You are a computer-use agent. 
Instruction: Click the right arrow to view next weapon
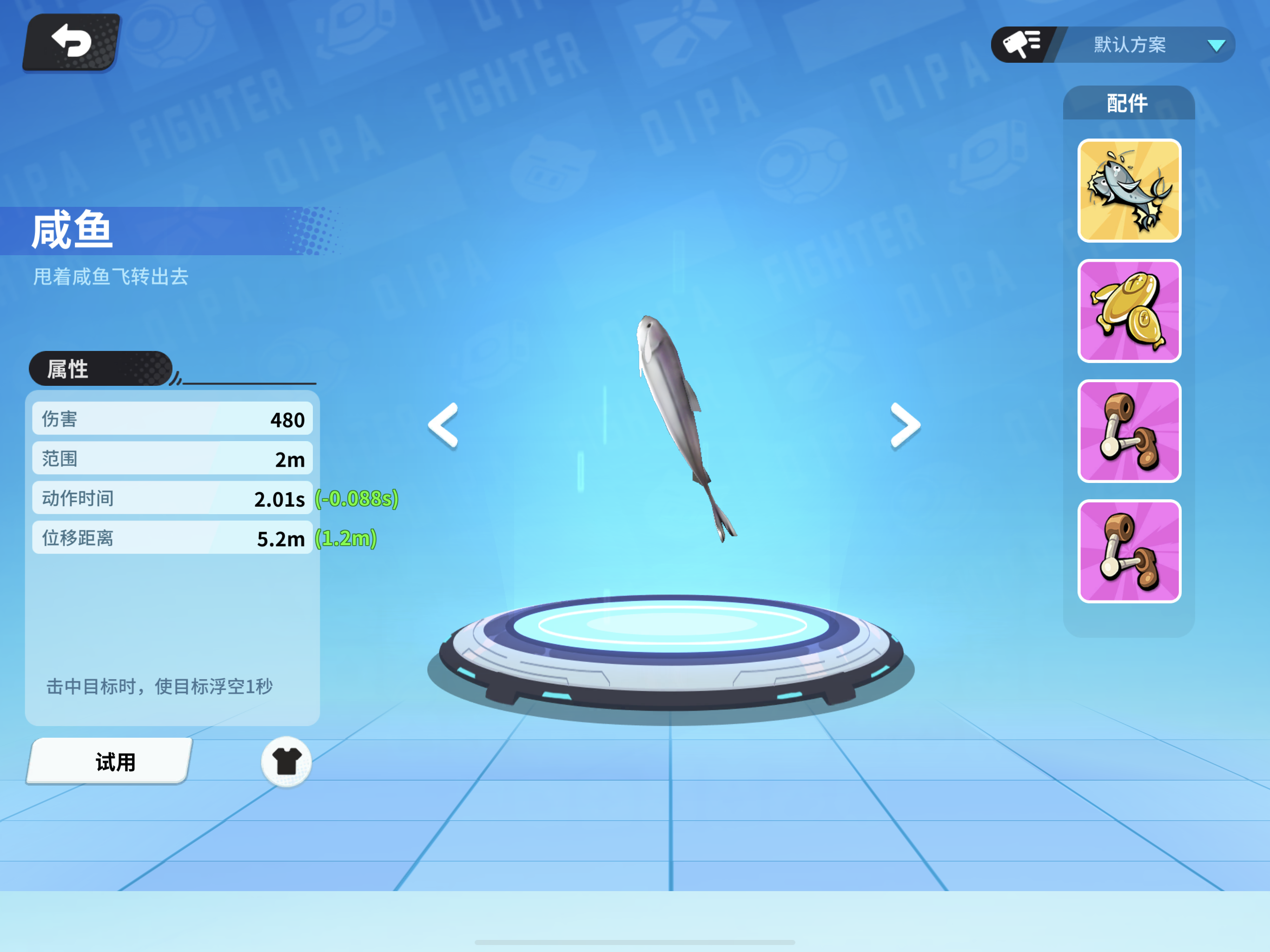click(906, 425)
